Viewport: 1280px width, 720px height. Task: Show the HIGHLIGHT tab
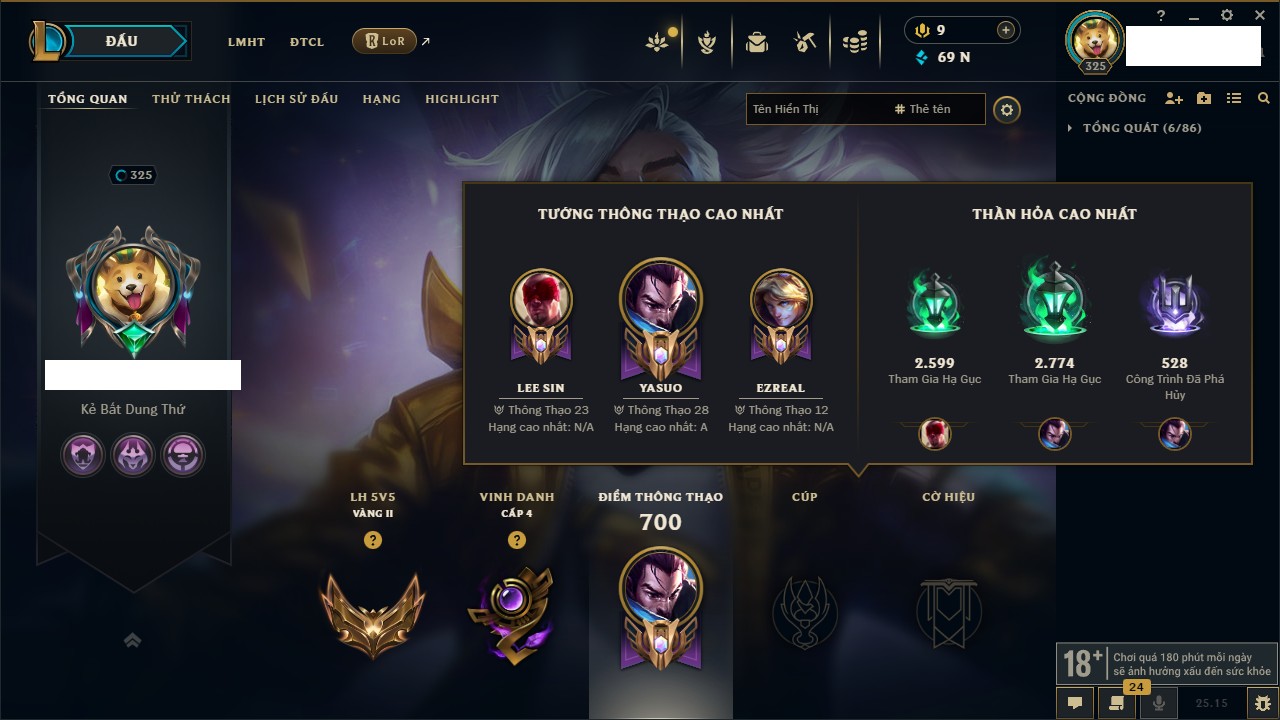point(461,99)
